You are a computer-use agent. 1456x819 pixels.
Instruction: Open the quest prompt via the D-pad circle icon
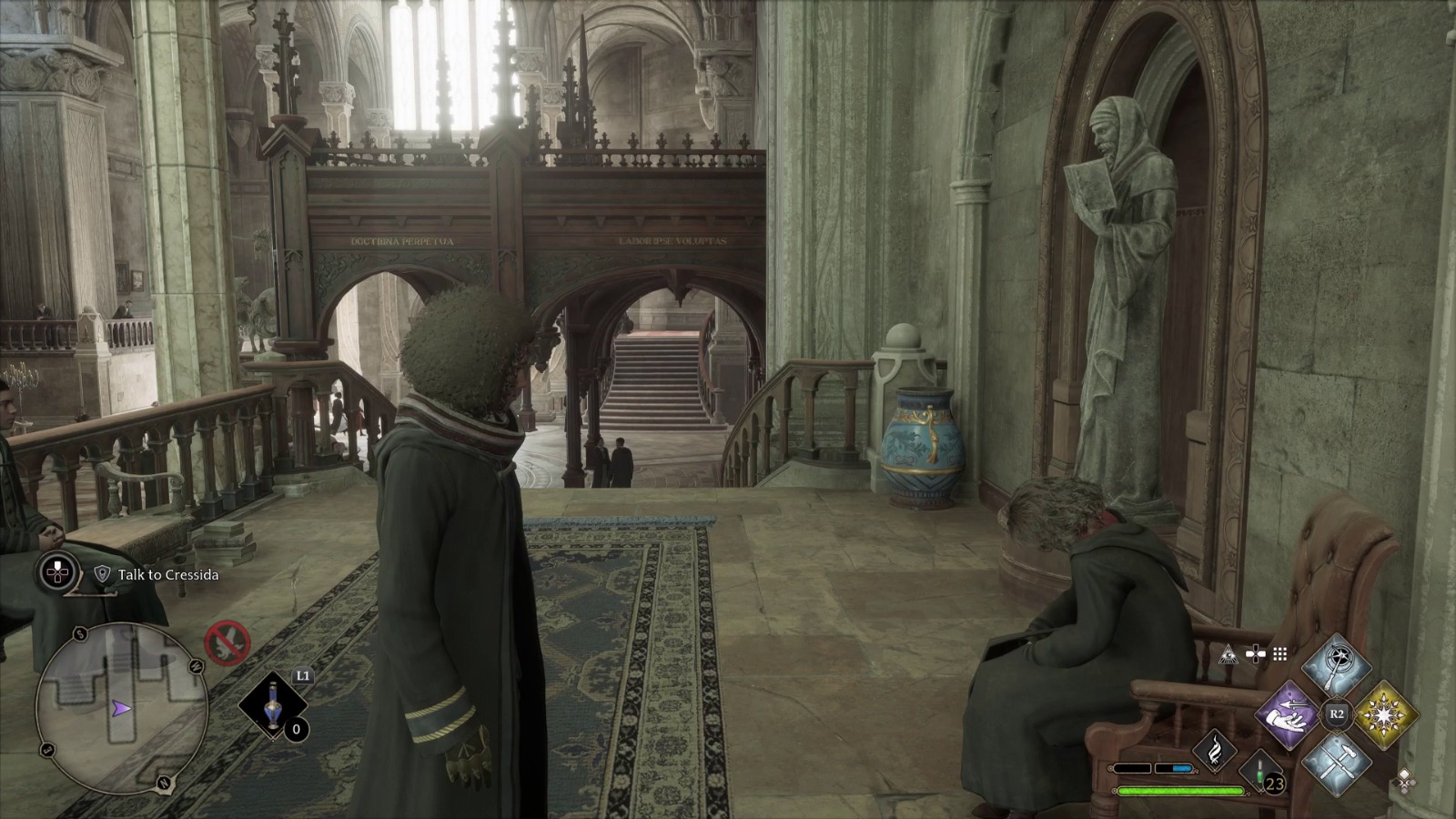pos(57,571)
